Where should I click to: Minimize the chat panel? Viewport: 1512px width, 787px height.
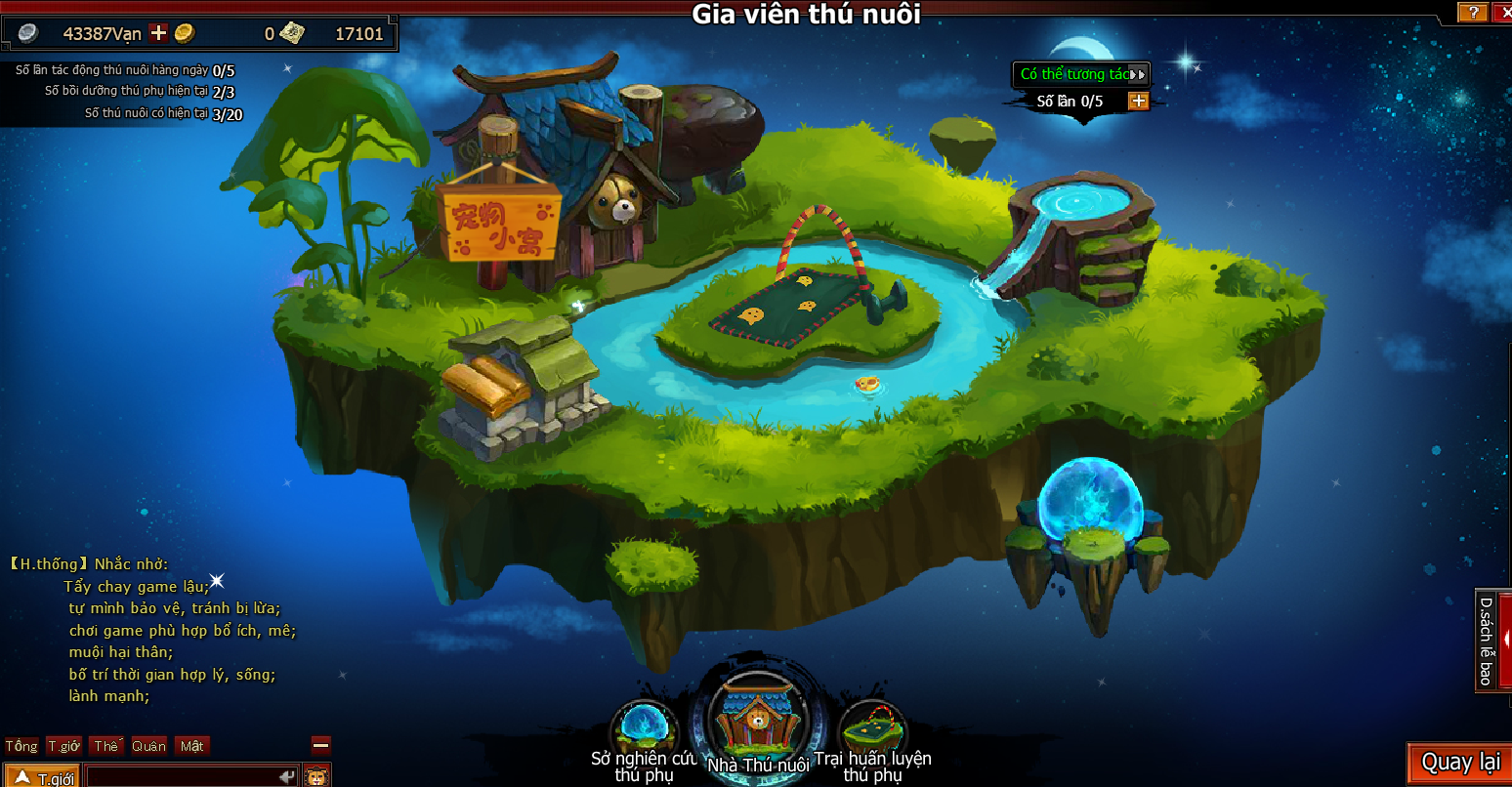(x=320, y=745)
